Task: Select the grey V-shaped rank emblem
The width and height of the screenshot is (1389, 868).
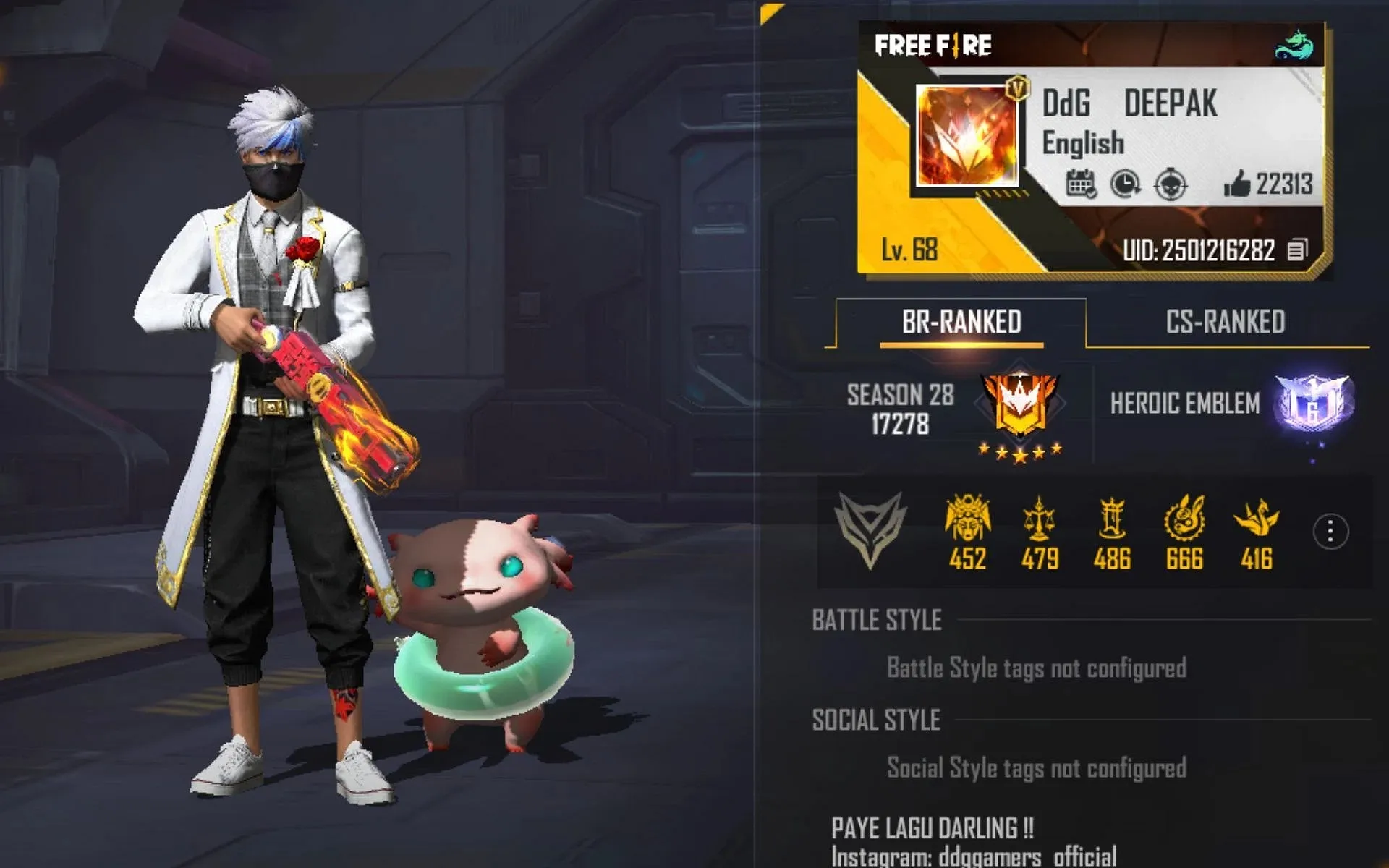Action: pos(870,529)
